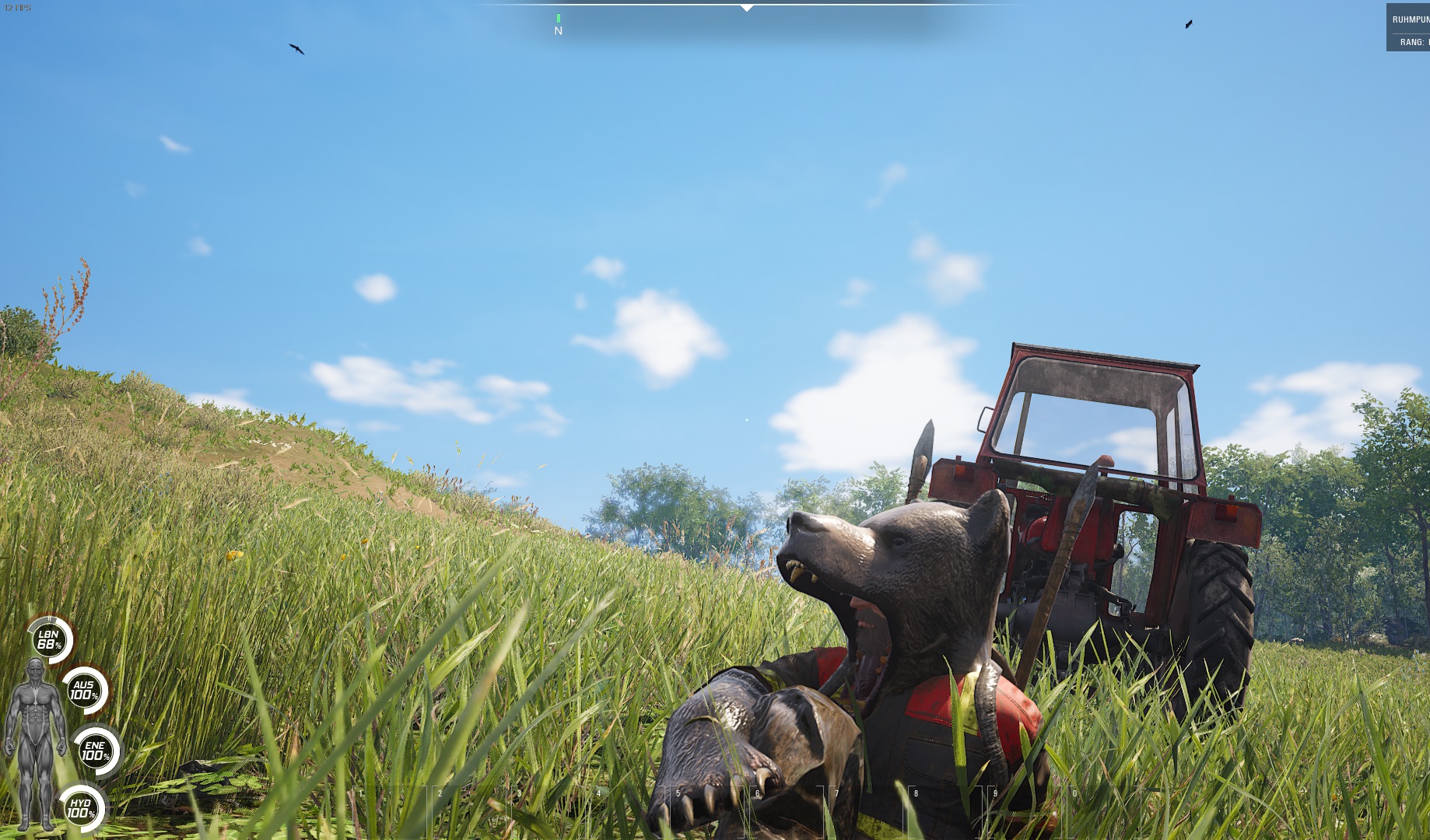1430x840 pixels.
Task: Open the body silhouette metabolism monitor
Action: [35, 743]
